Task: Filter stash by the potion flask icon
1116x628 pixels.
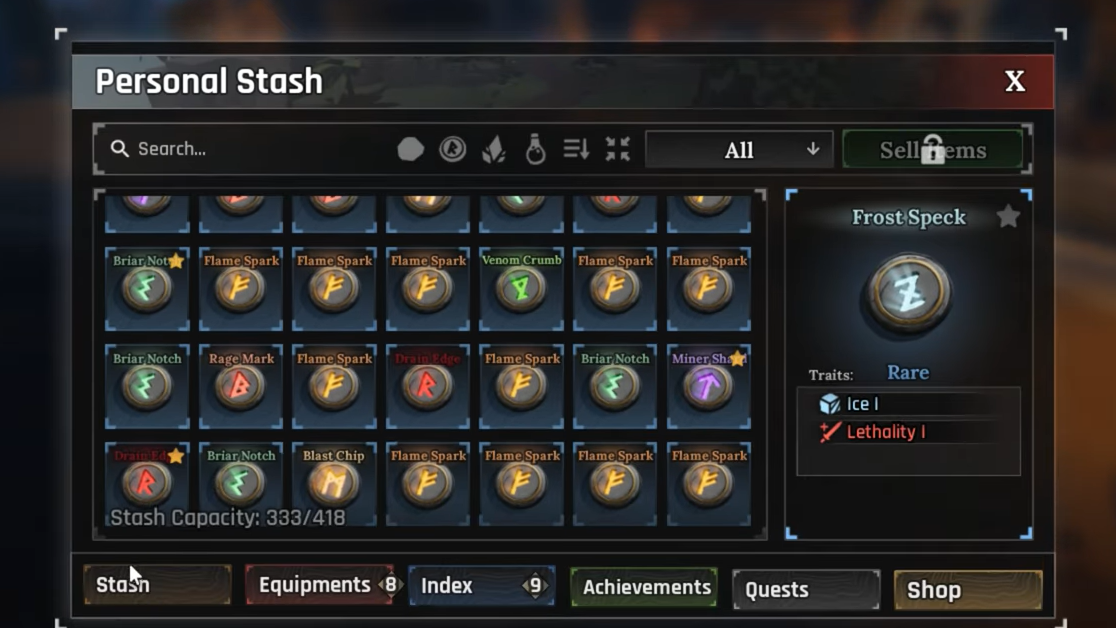Action: tap(536, 150)
